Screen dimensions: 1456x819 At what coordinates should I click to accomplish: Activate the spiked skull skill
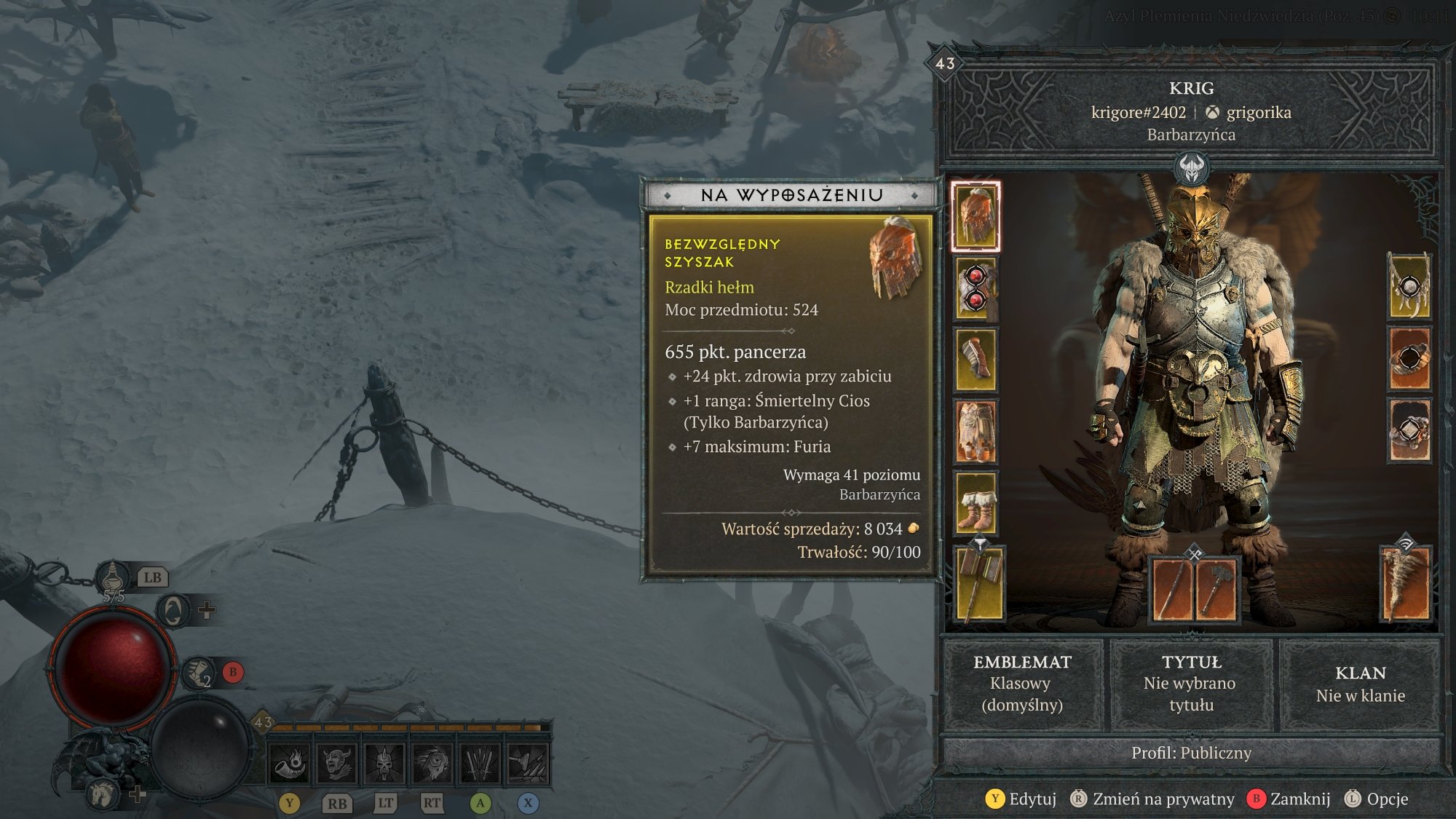[x=384, y=764]
